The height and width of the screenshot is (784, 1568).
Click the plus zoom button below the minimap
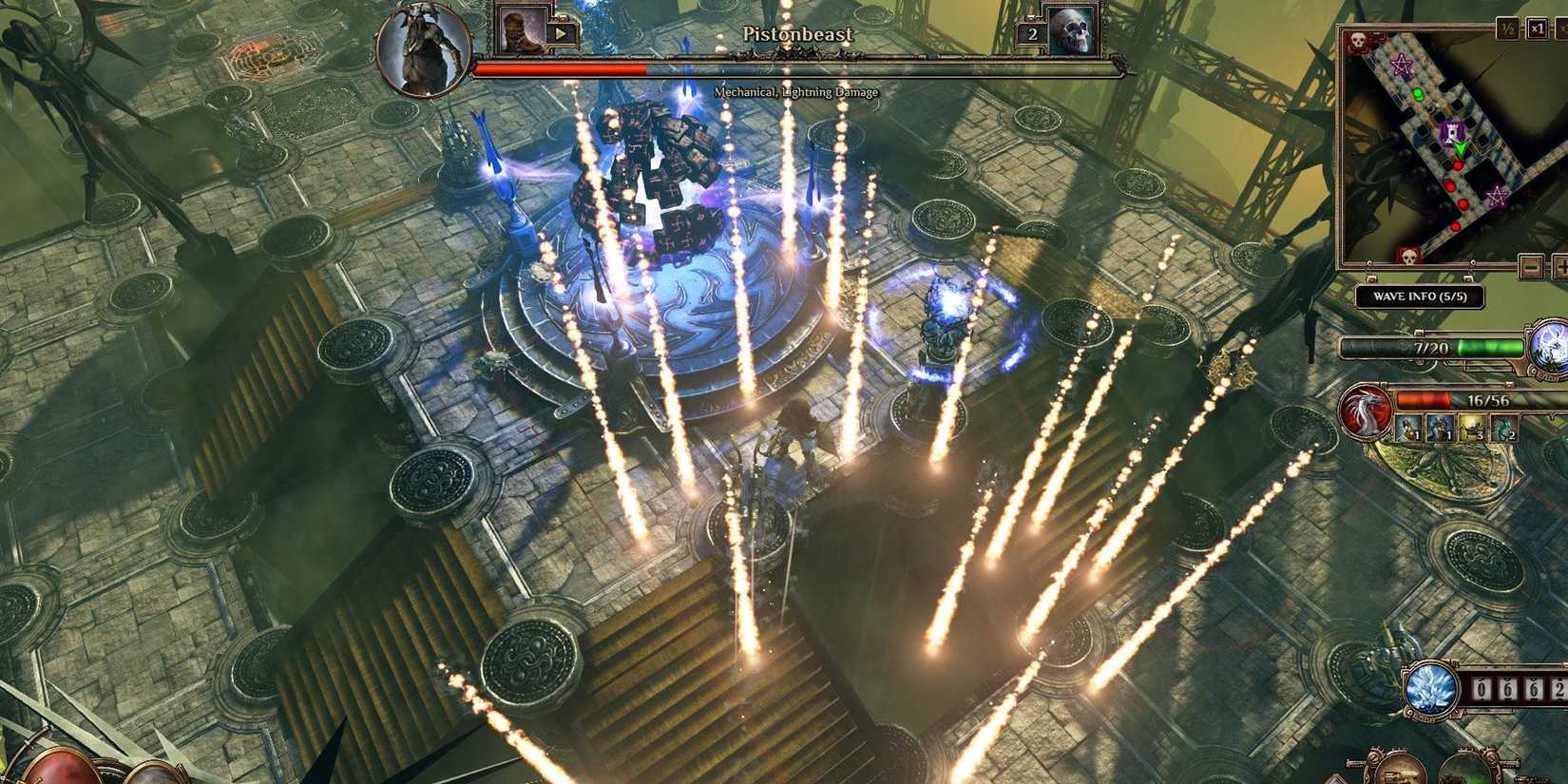[x=1562, y=266]
